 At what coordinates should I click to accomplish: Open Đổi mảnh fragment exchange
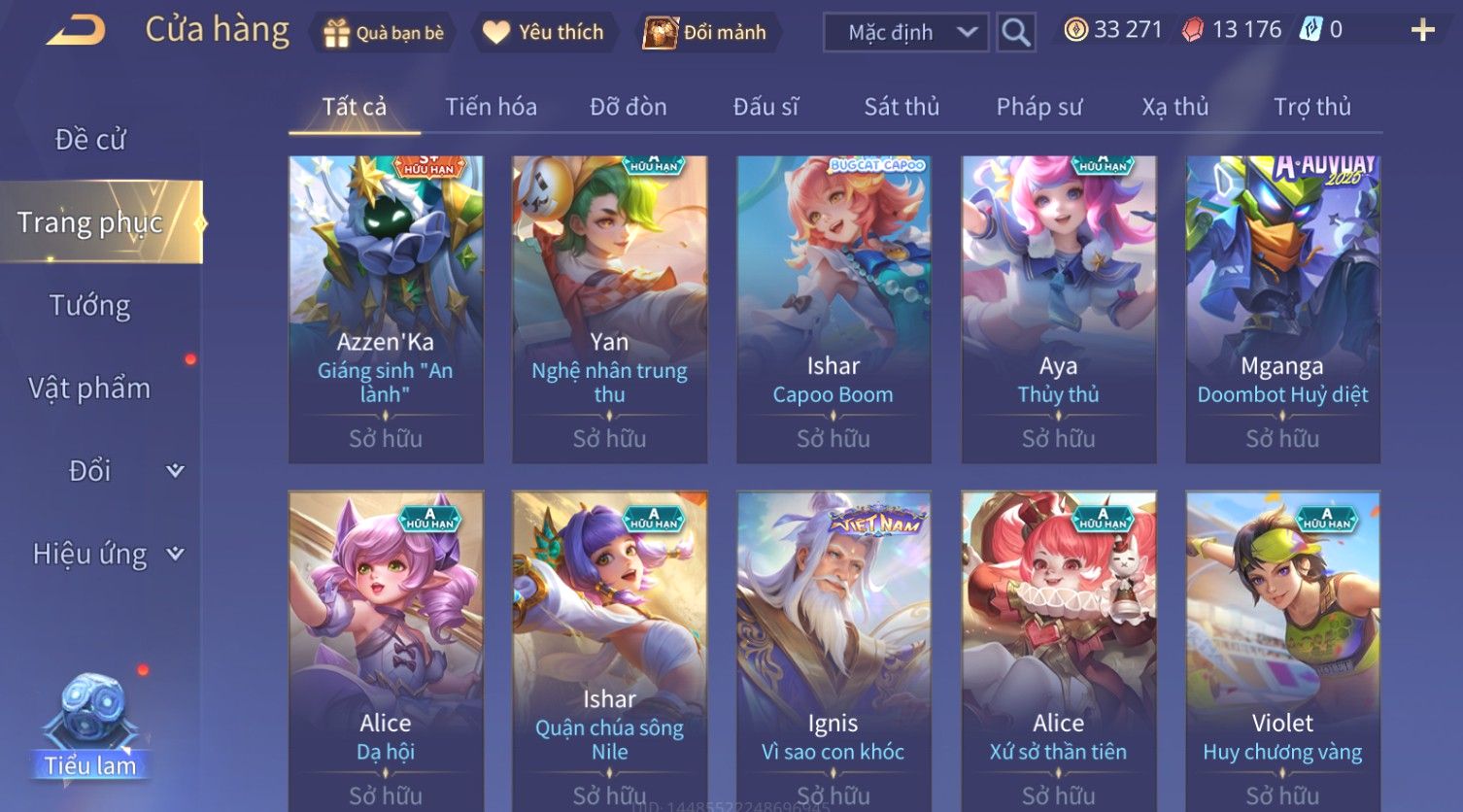(706, 32)
